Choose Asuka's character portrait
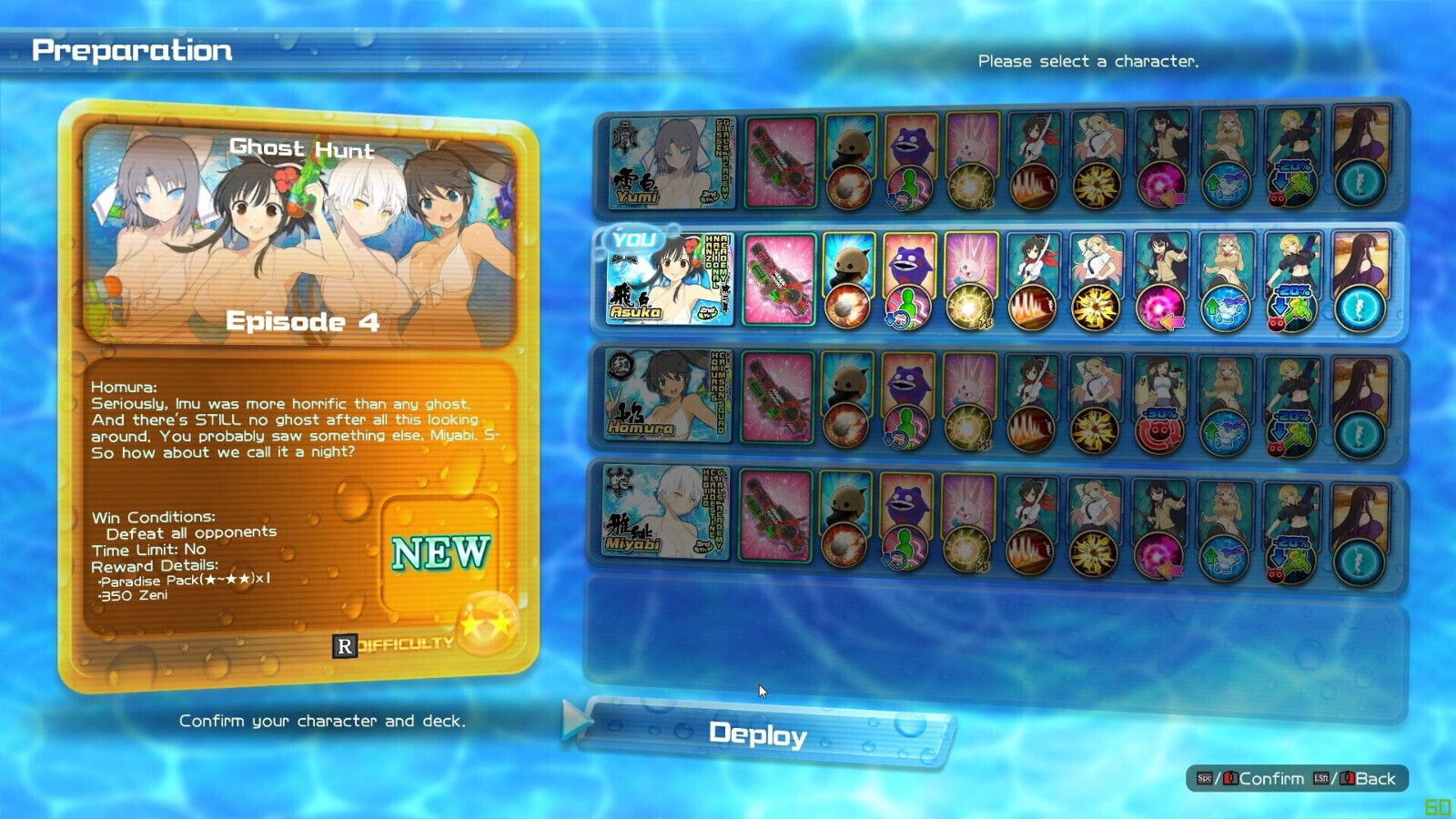This screenshot has width=1456, height=819. click(669, 279)
